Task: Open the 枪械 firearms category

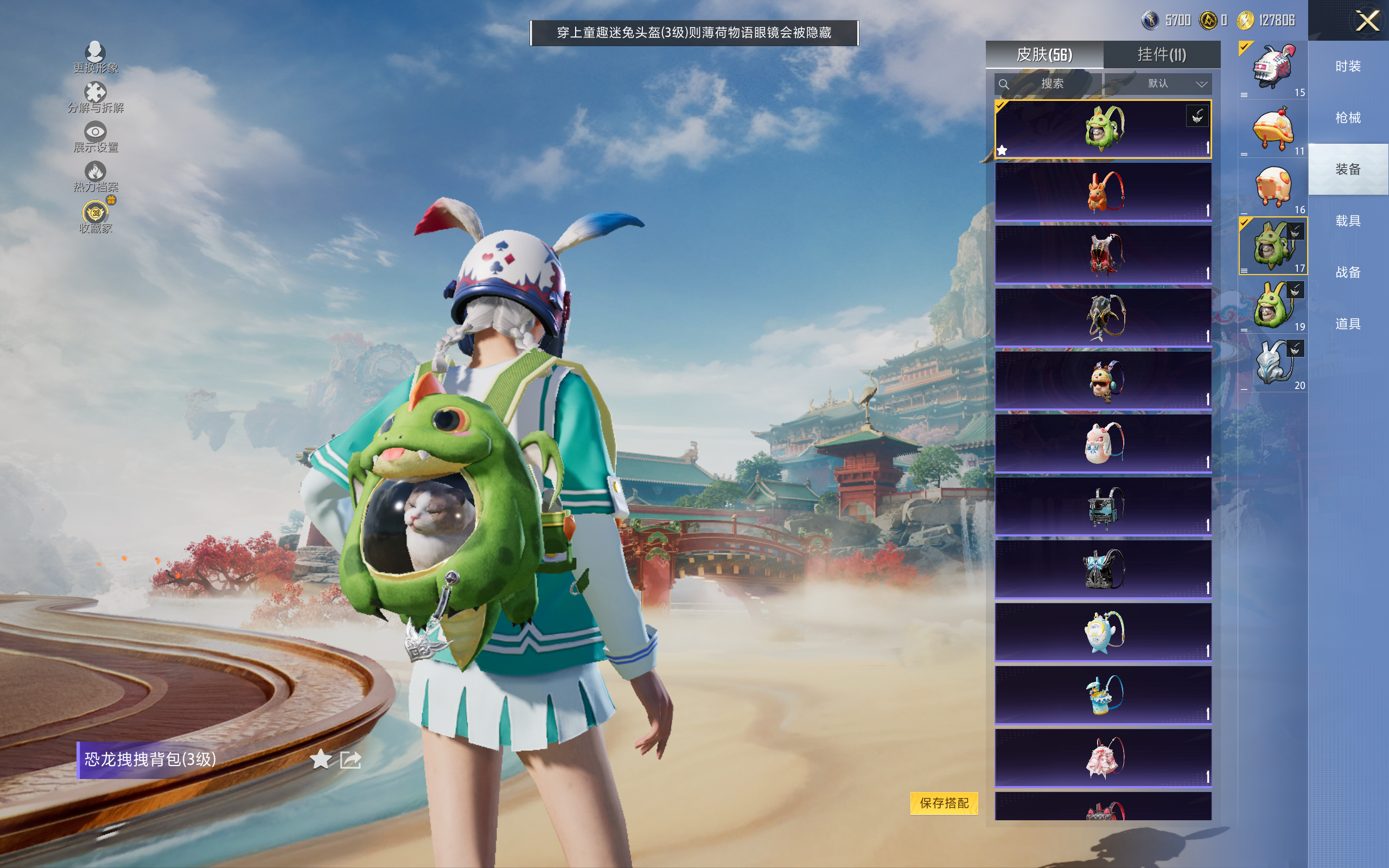Action: (x=1348, y=118)
